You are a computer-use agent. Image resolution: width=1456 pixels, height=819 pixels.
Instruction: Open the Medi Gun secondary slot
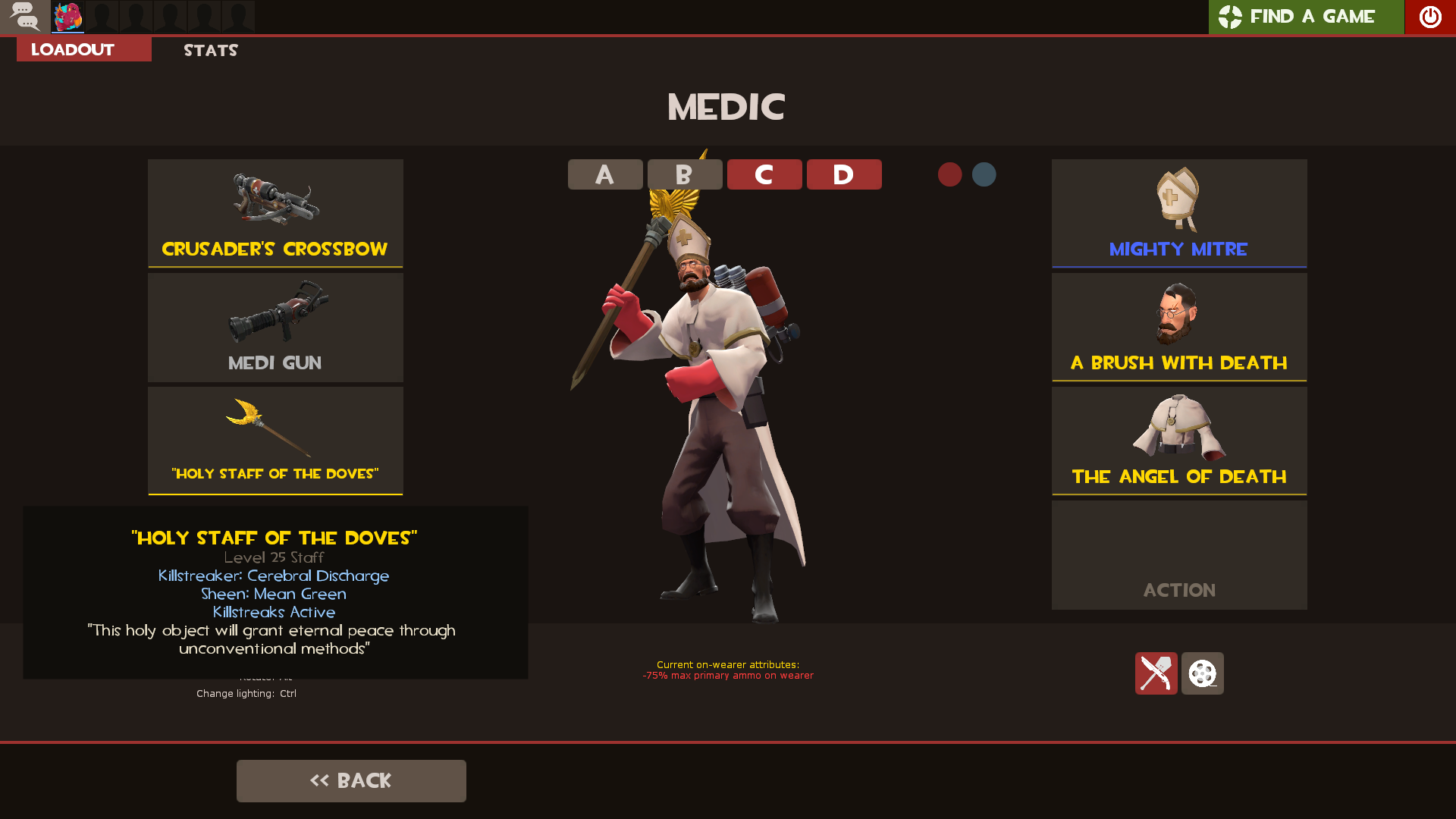coord(275,327)
